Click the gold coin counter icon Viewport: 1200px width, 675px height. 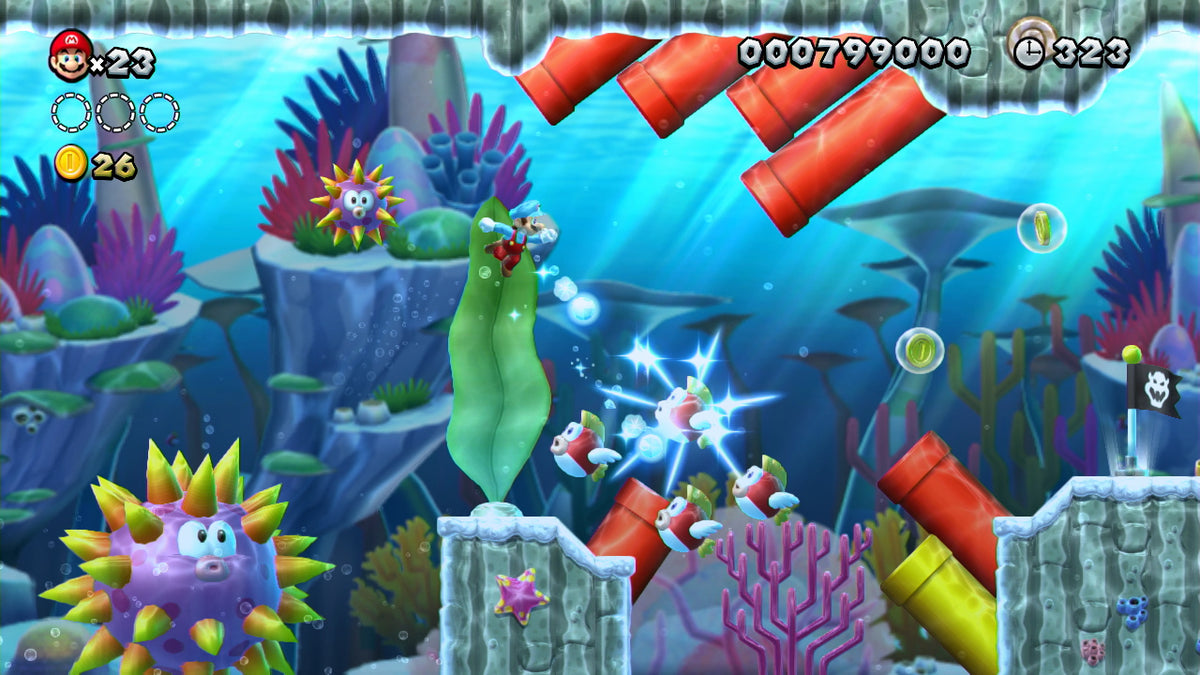coord(71,163)
